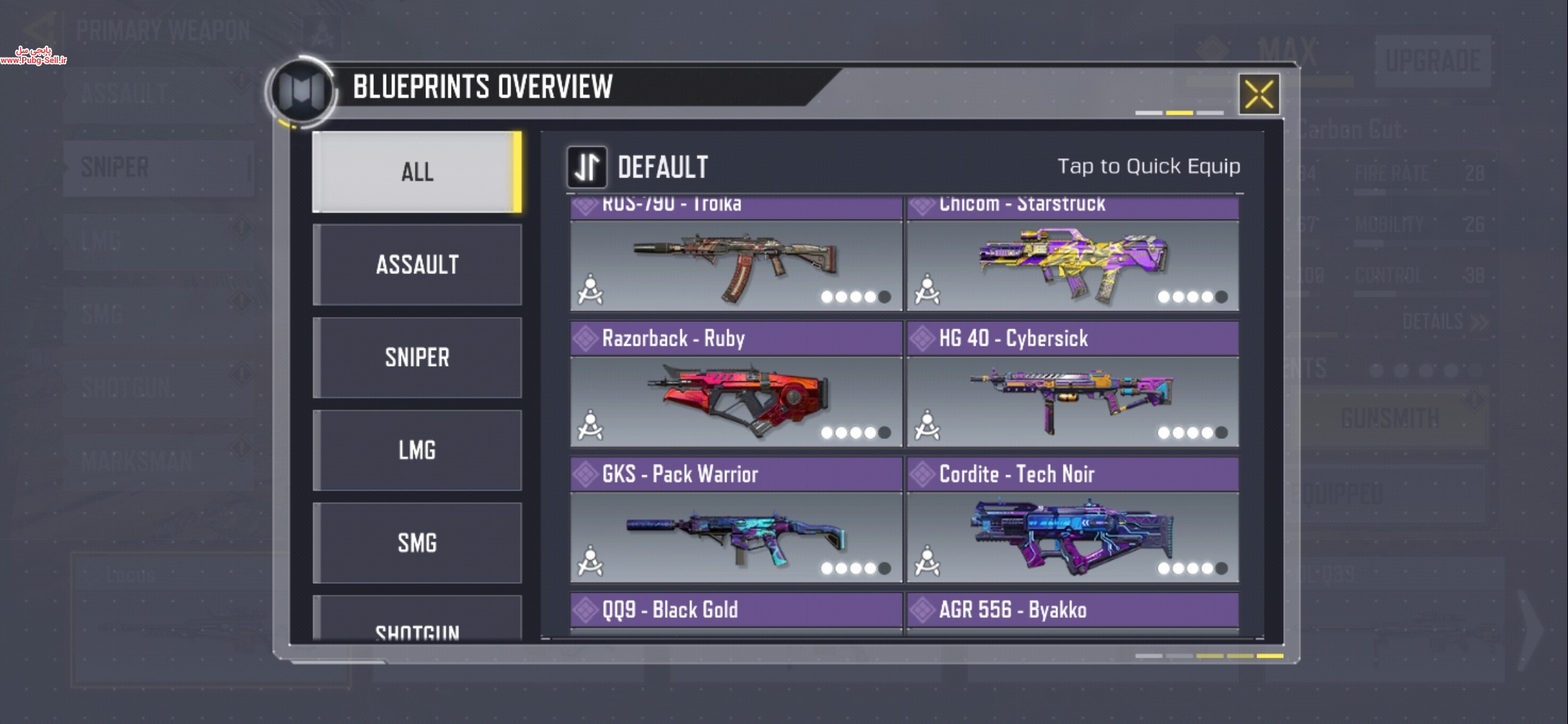1568x724 pixels.
Task: Open the LMG blueprint category
Action: coord(417,450)
